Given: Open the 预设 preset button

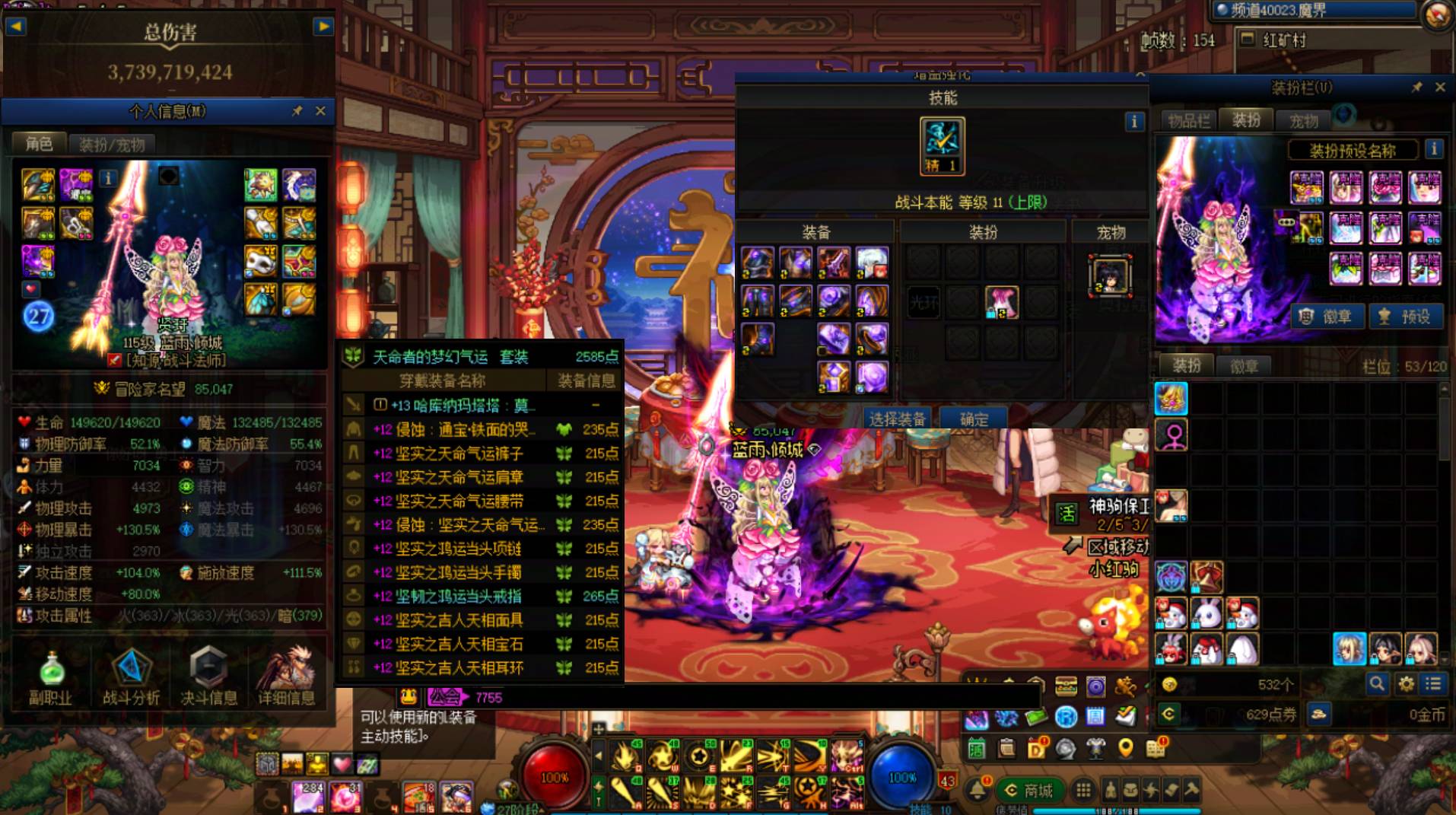Looking at the screenshot, I should (x=1406, y=317).
